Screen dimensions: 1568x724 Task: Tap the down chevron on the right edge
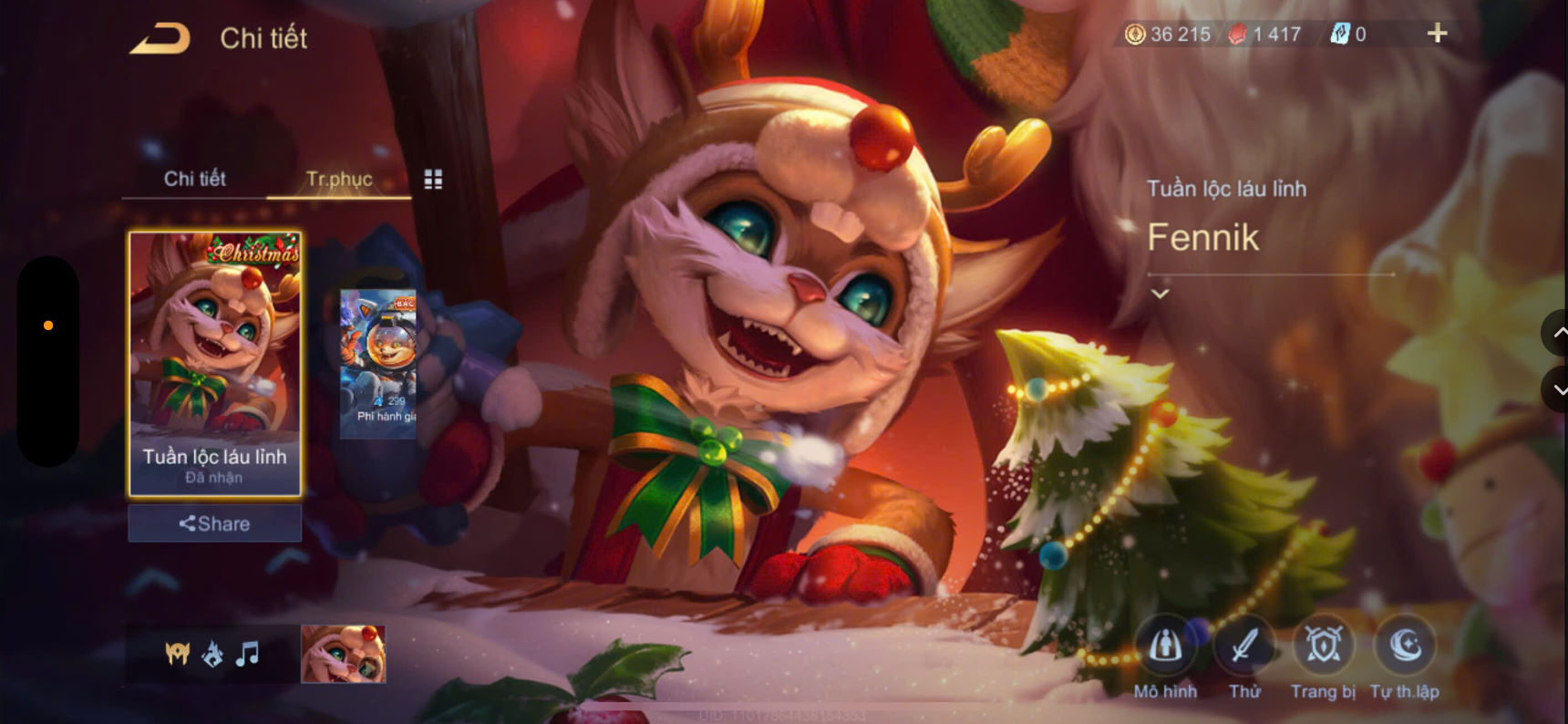pos(1555,390)
